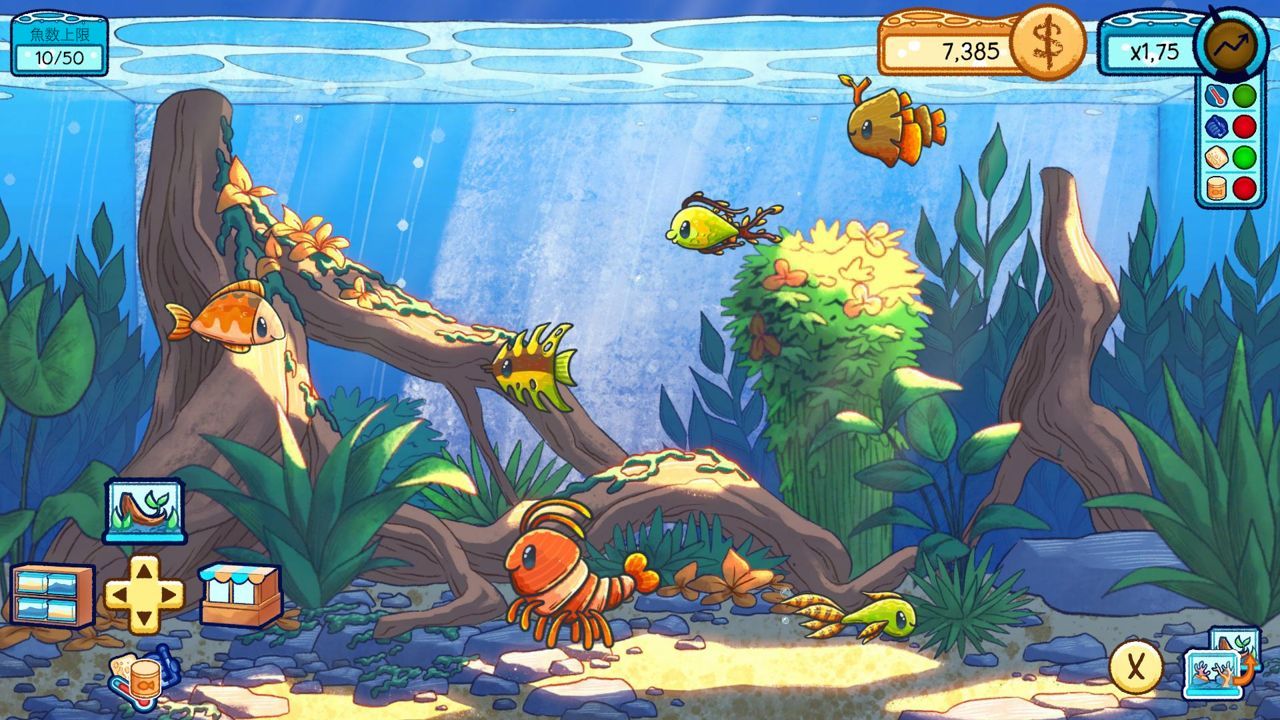Click the blue cleaning glove status icon
This screenshot has width=1280, height=720.
pos(1216,126)
